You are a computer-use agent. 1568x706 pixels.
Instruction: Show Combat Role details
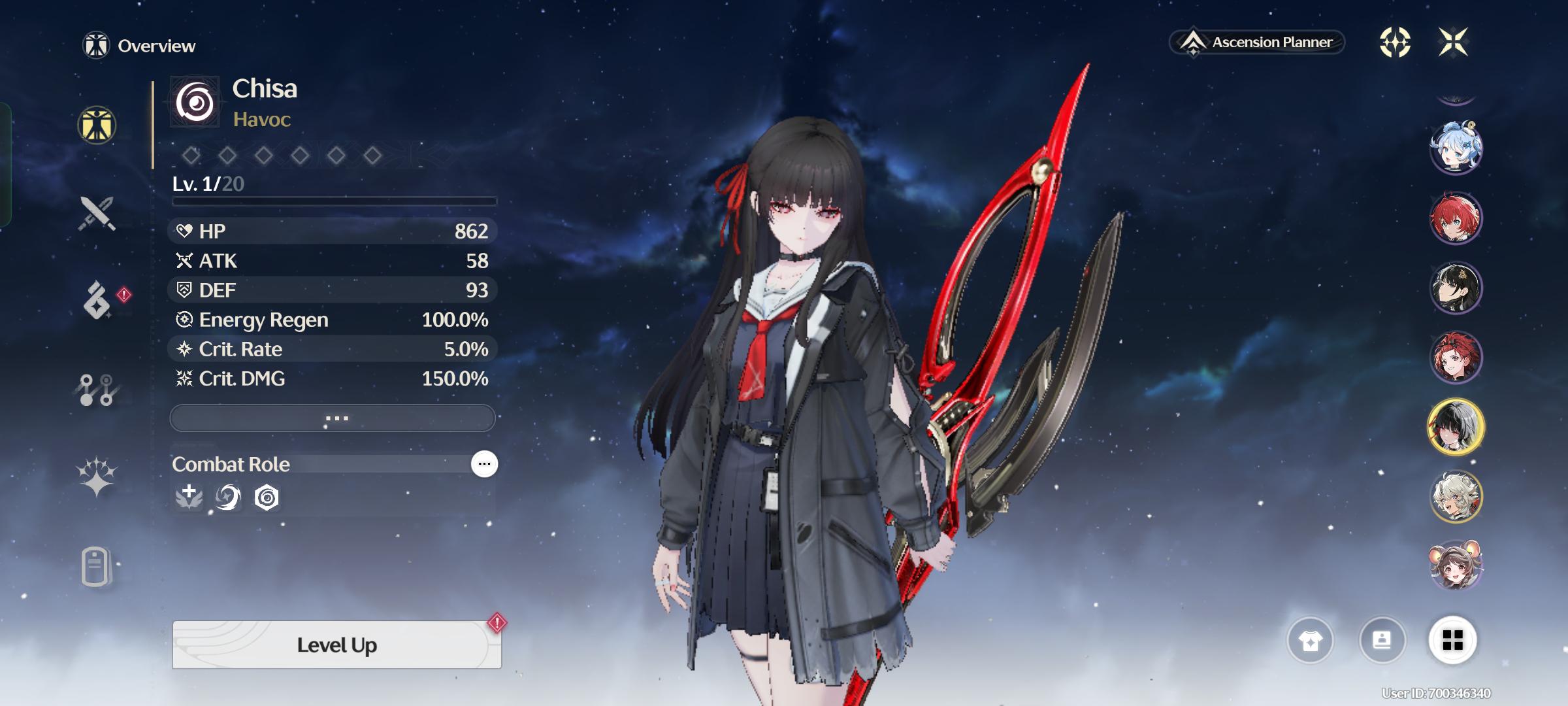pos(484,464)
